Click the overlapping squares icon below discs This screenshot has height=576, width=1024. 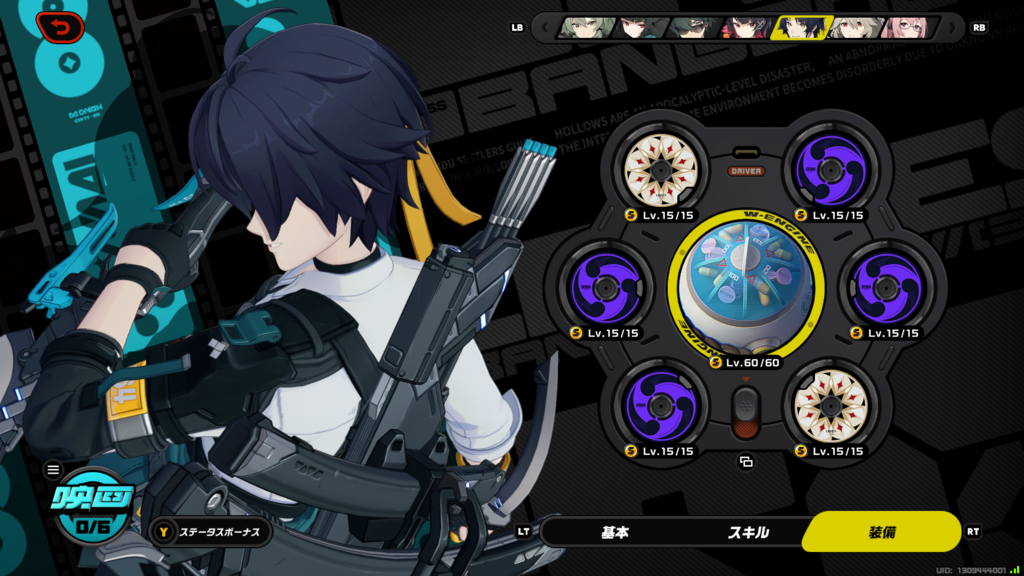click(x=745, y=462)
